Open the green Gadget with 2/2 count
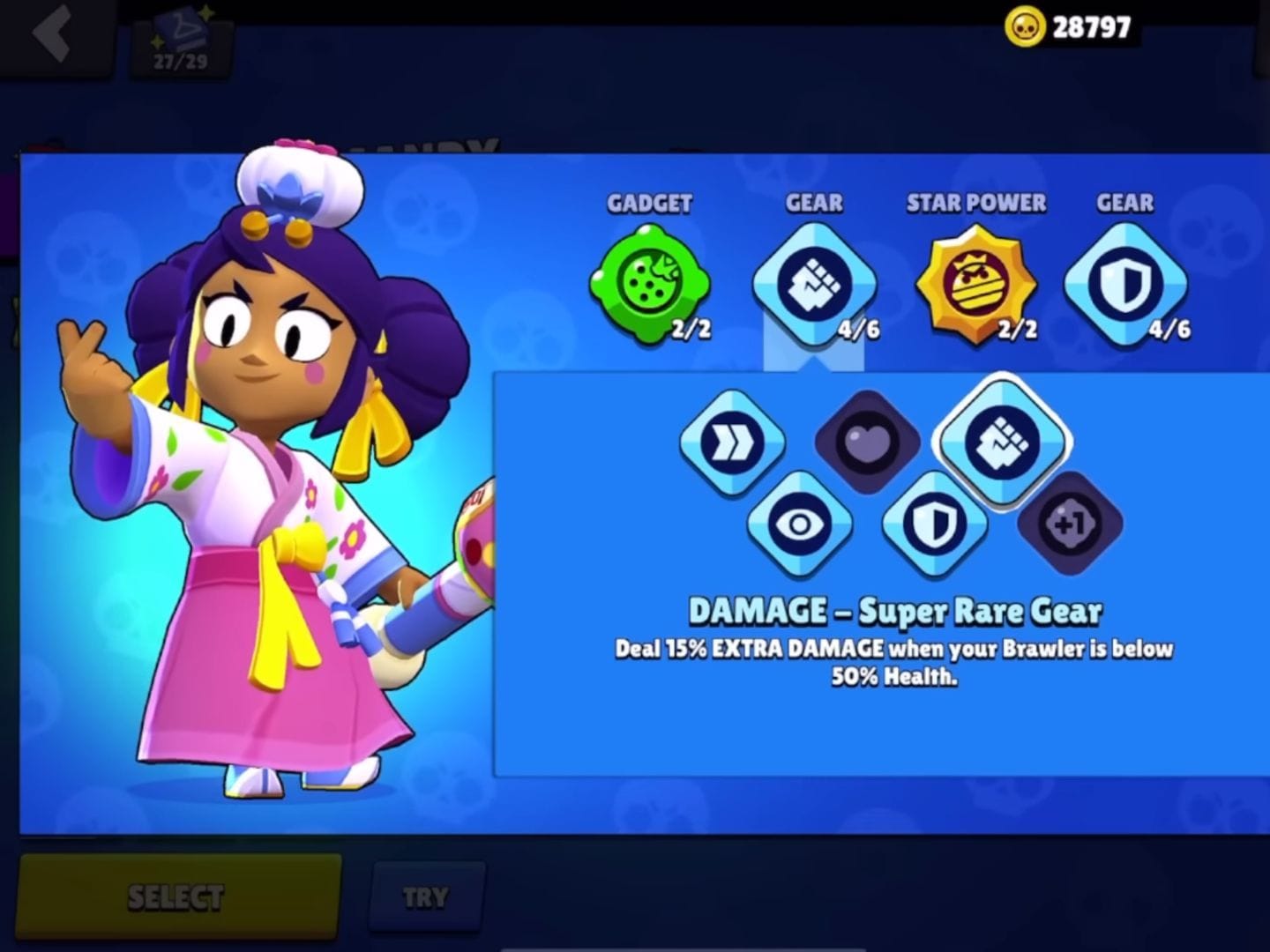This screenshot has width=1270, height=952. coord(650,282)
